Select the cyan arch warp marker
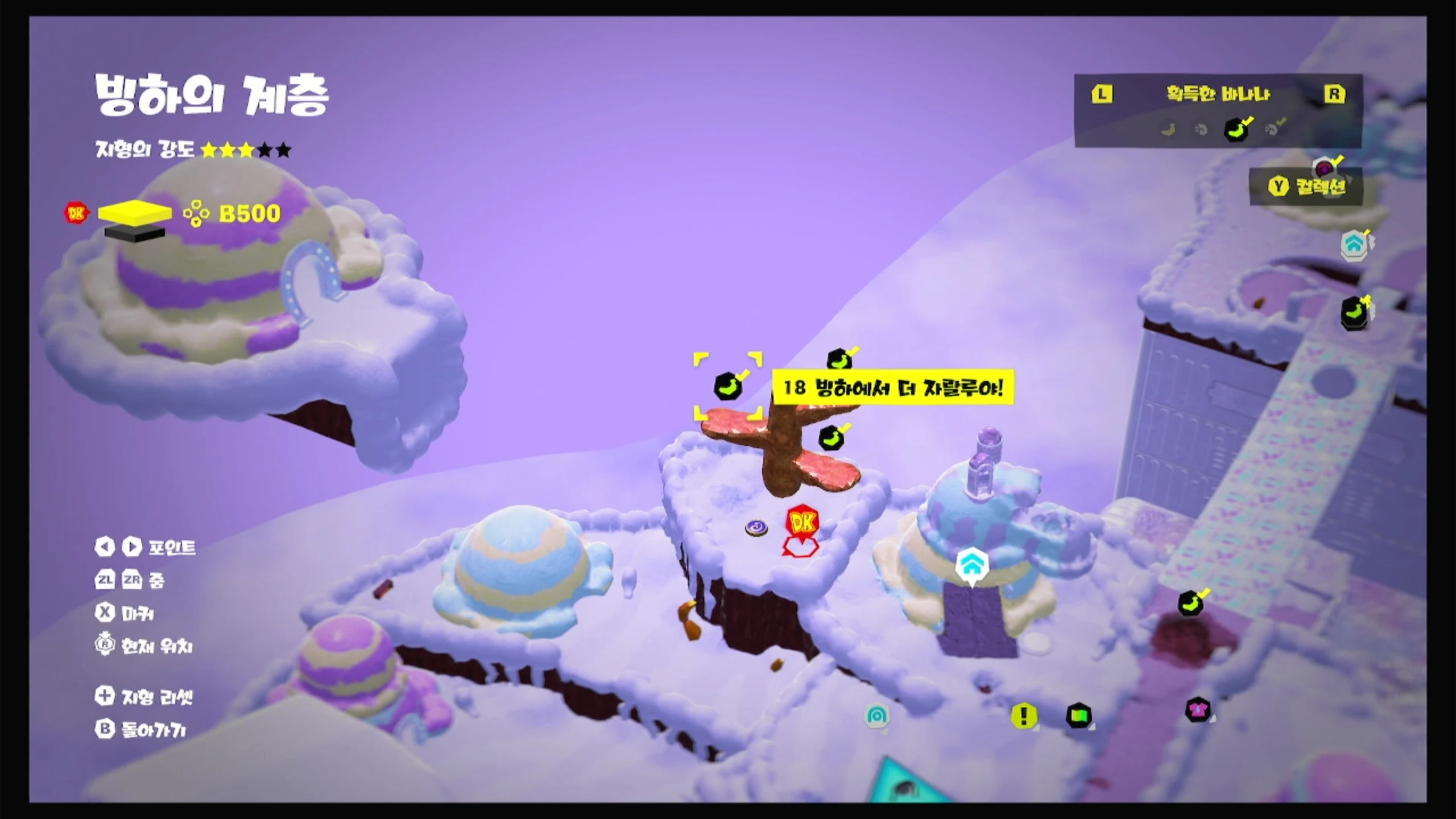The width and height of the screenshot is (1456, 819). [876, 715]
